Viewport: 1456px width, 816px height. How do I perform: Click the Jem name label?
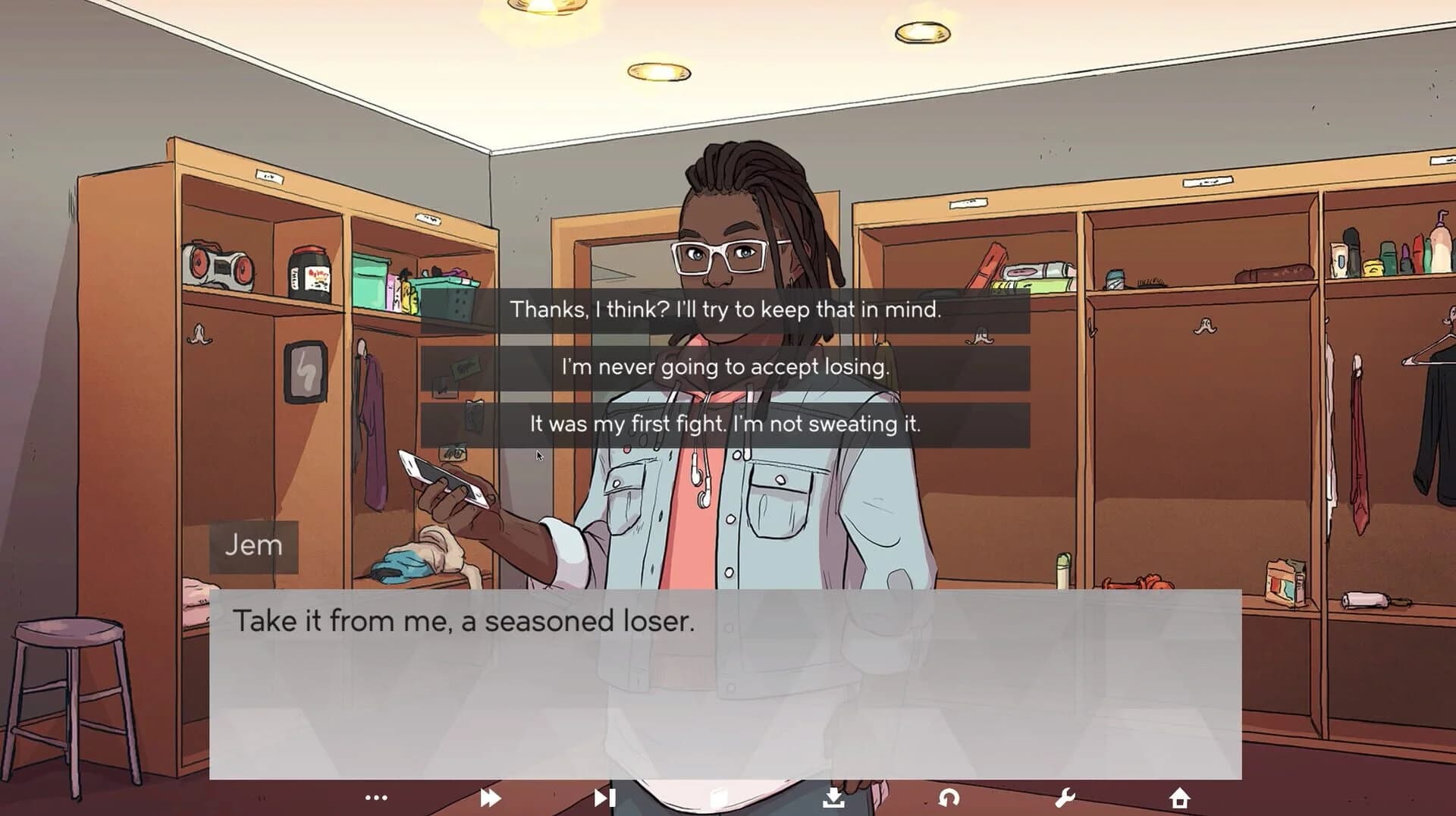click(253, 545)
